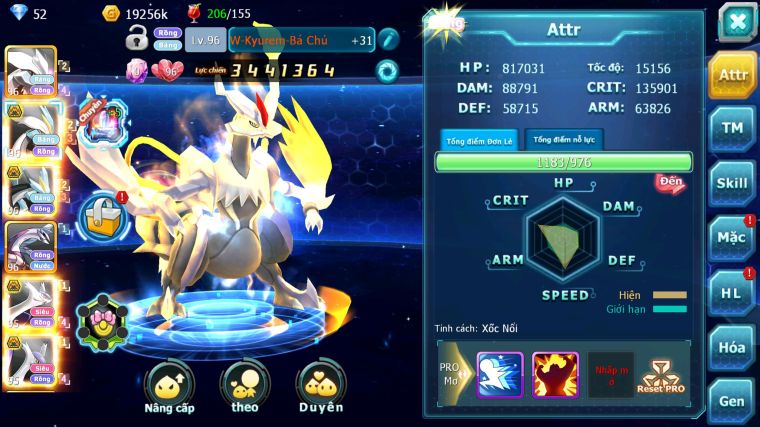Show the Attr tab
This screenshot has width=760, height=427.
point(732,74)
